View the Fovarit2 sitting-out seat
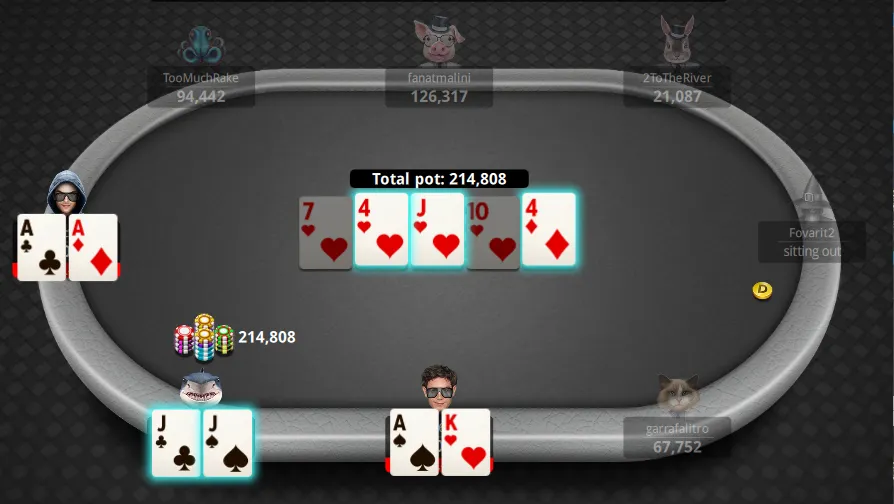This screenshot has width=894, height=504. coord(812,241)
